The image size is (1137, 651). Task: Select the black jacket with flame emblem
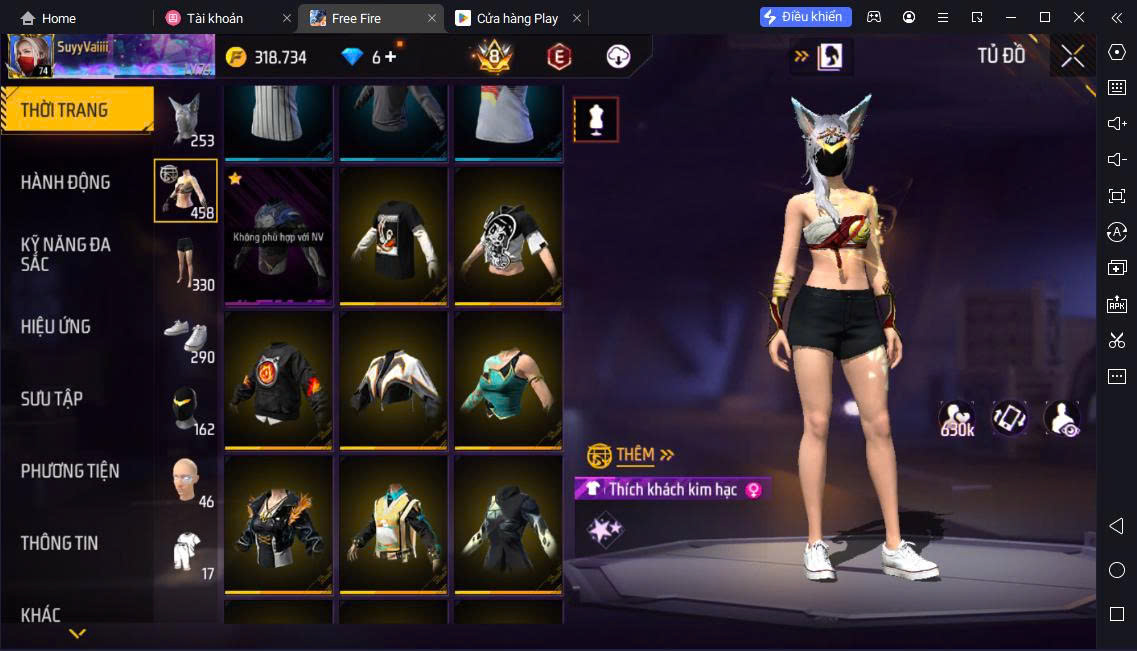(278, 380)
